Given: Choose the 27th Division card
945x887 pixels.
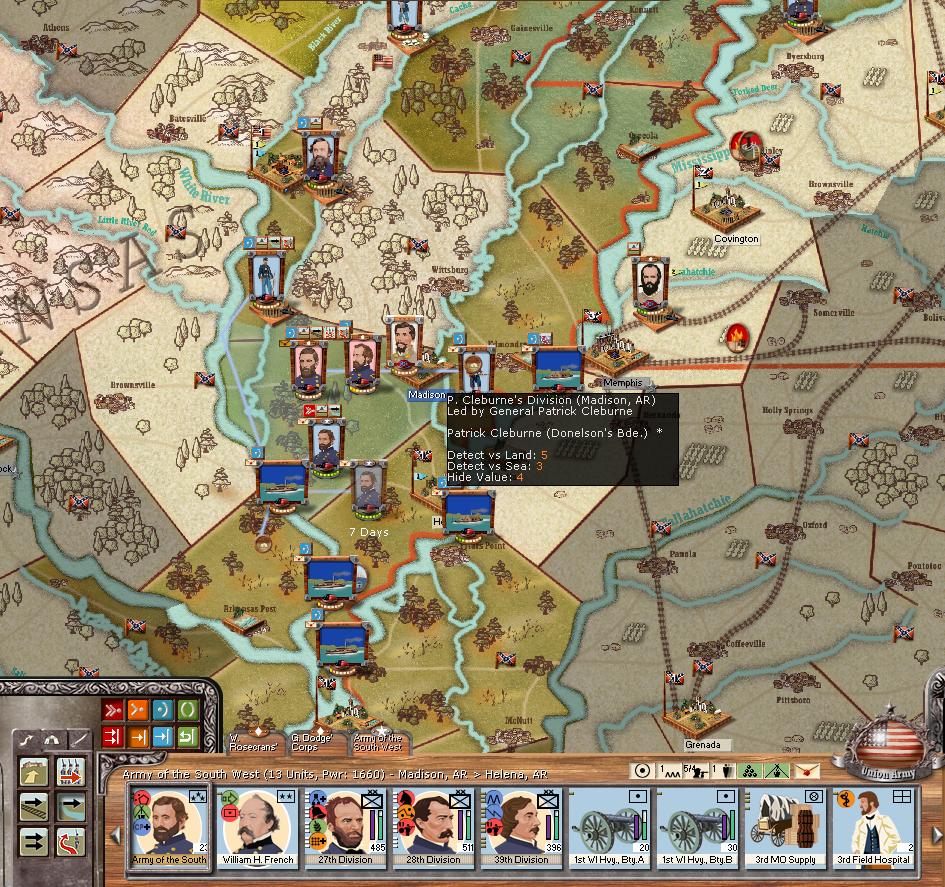Looking at the screenshot, I should (x=345, y=827).
